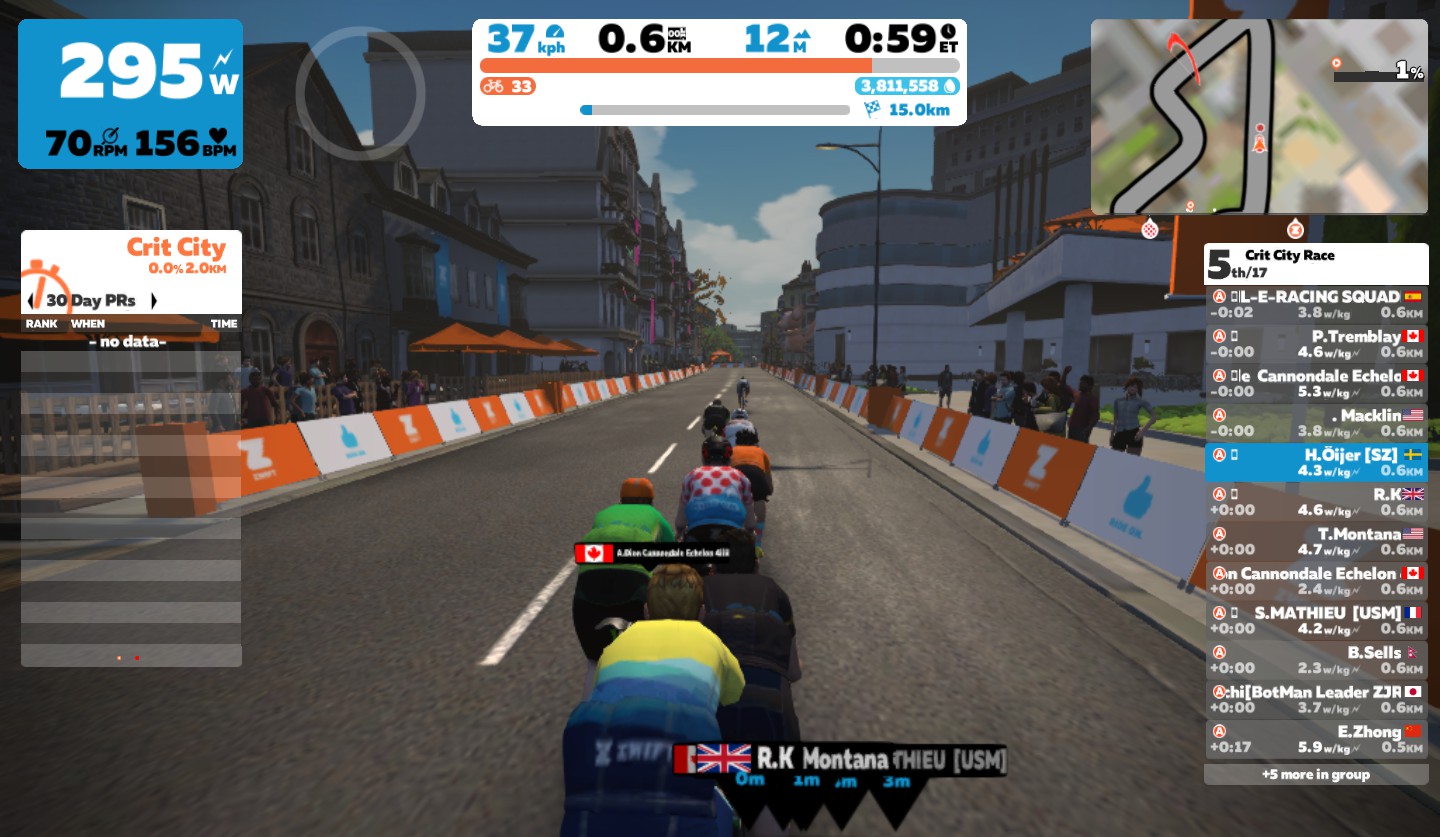The width and height of the screenshot is (1440, 837).
Task: Click the empty power-up ring
Action: [x=360, y=93]
